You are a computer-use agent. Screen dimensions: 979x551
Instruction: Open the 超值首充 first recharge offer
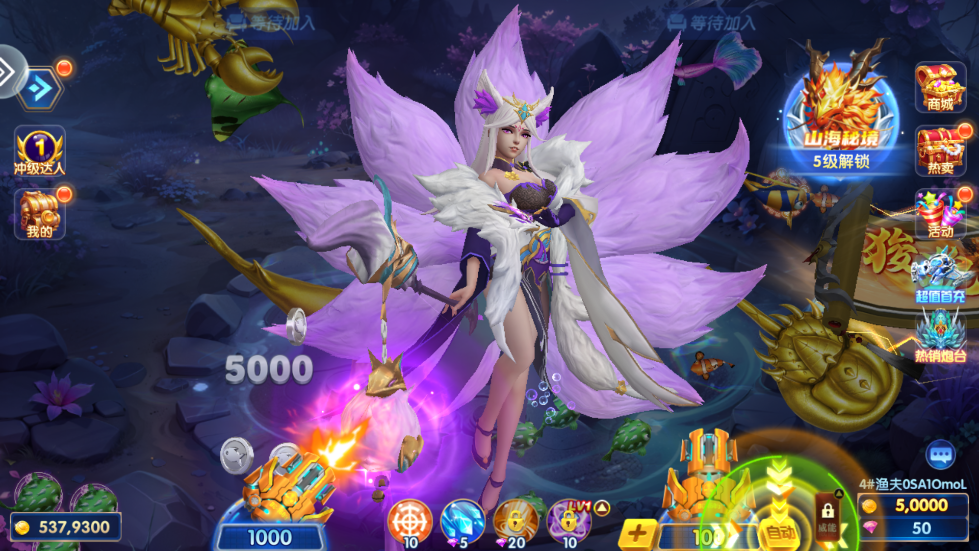point(940,275)
